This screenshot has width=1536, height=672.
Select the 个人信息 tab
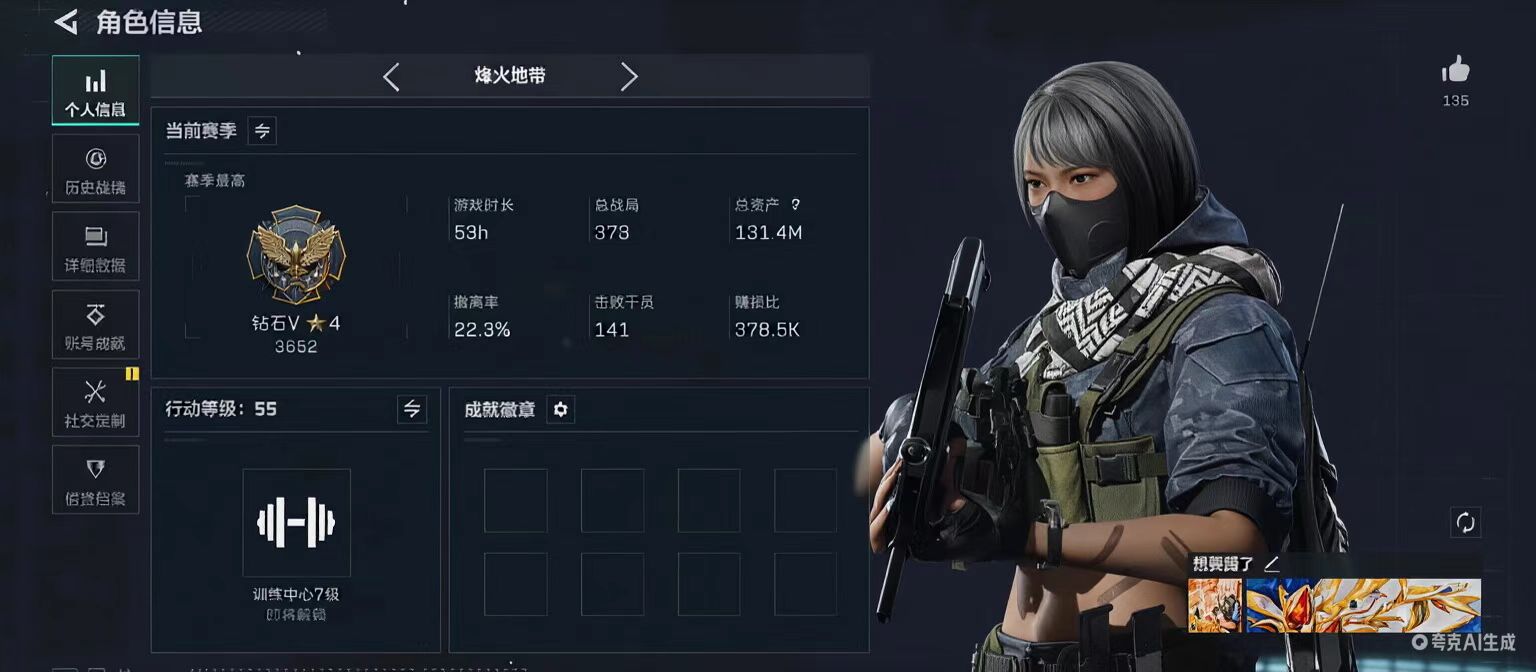pos(95,91)
